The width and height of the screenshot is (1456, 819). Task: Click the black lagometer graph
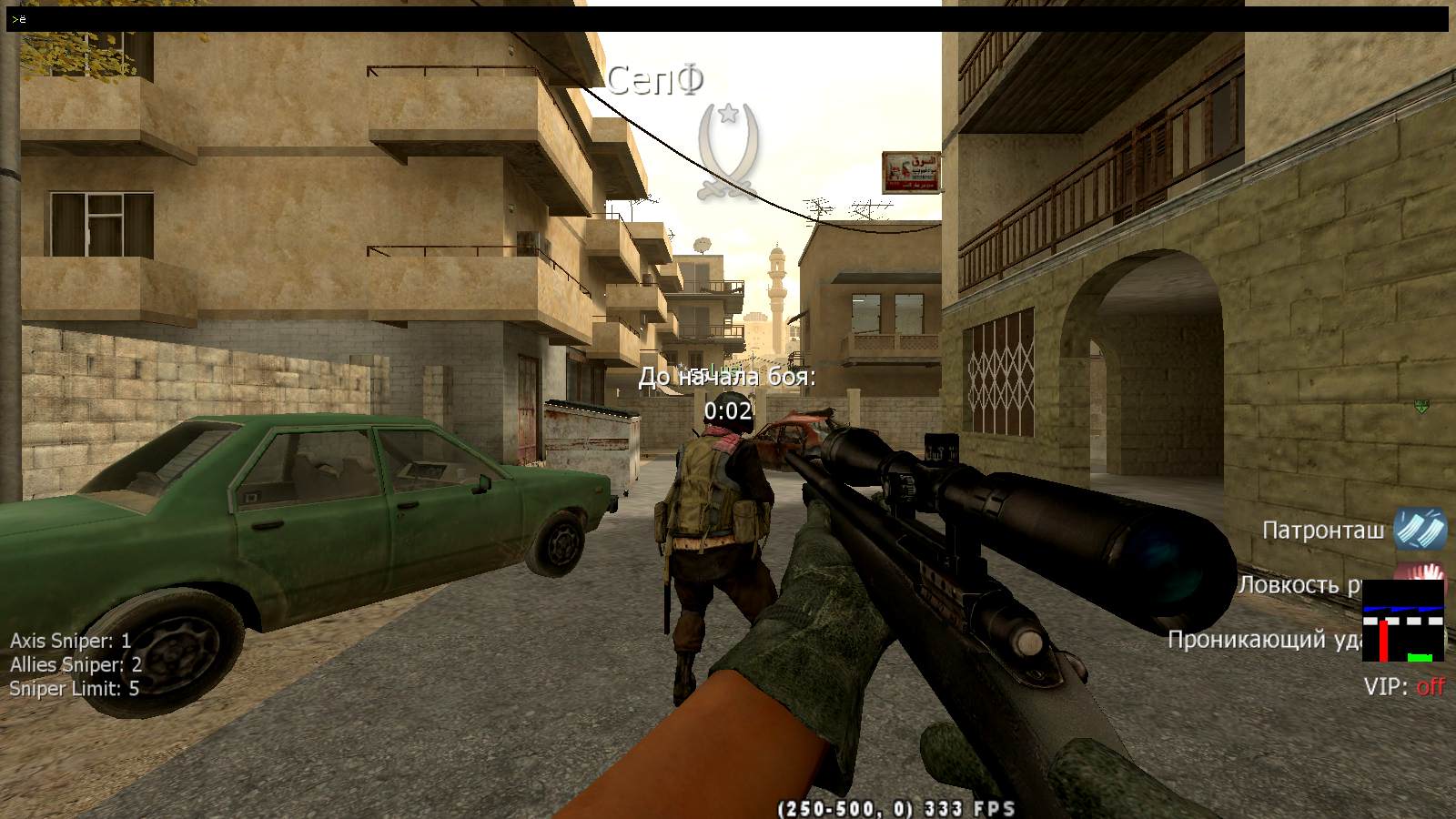1402,622
